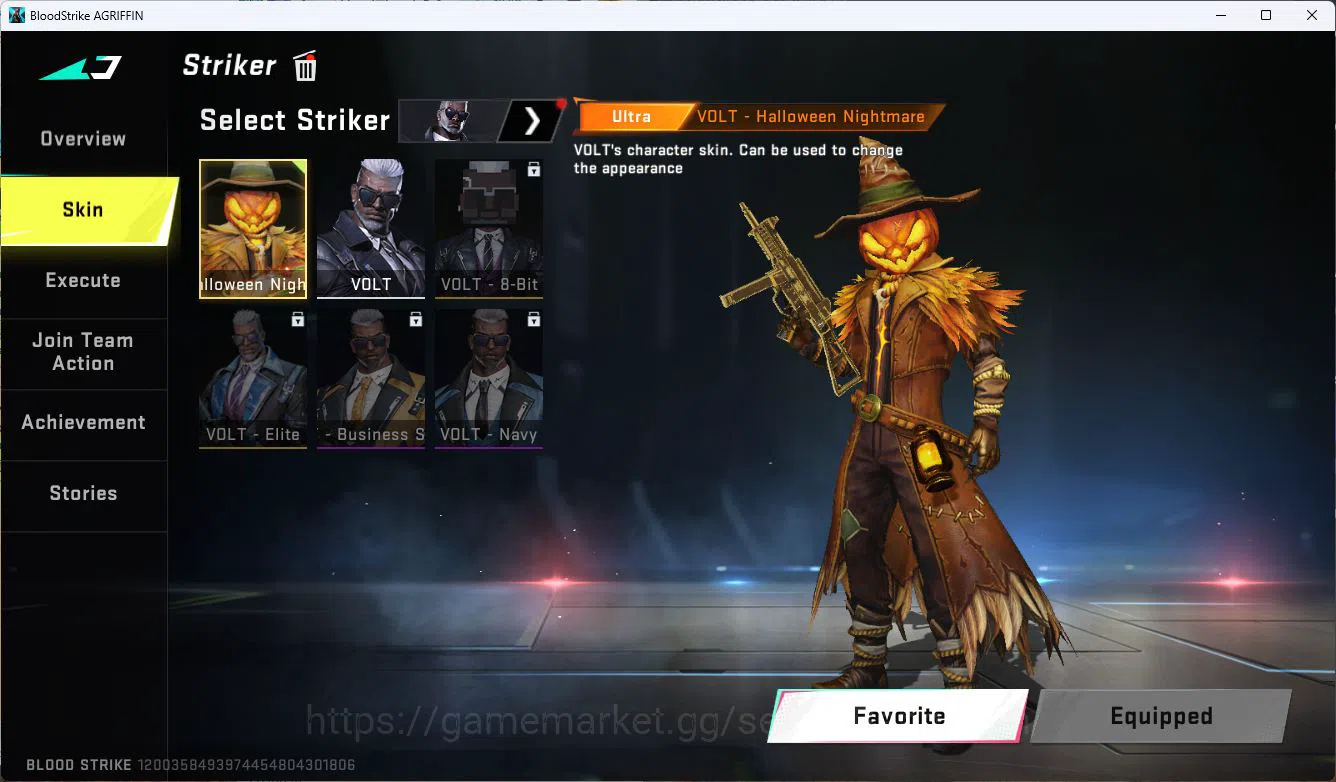Open the Join Team Action section
This screenshot has height=782, width=1336.
click(x=84, y=352)
